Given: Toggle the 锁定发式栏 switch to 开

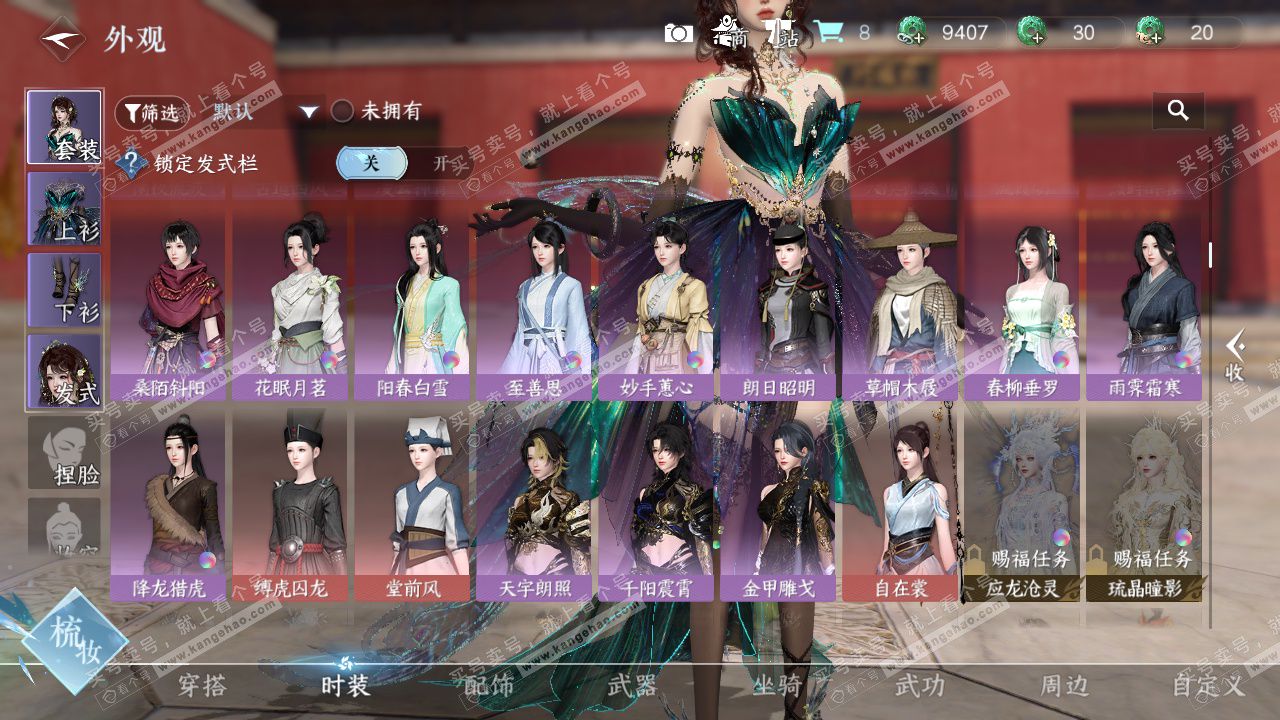Looking at the screenshot, I should (440, 163).
